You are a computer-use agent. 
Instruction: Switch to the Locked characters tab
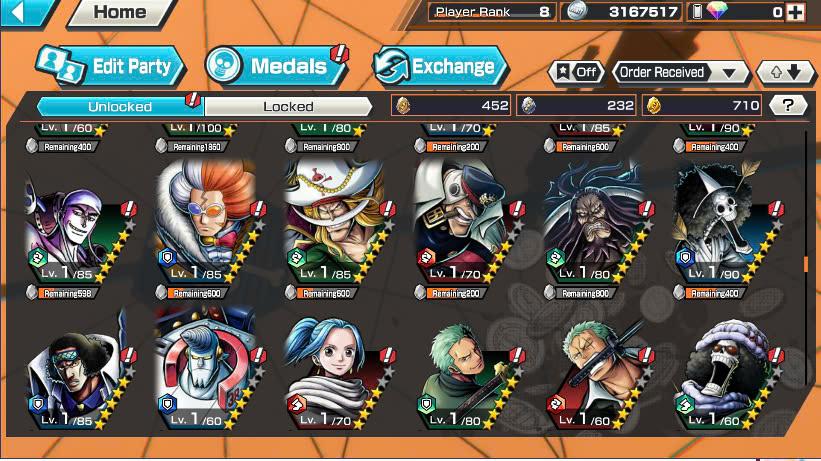coord(288,106)
